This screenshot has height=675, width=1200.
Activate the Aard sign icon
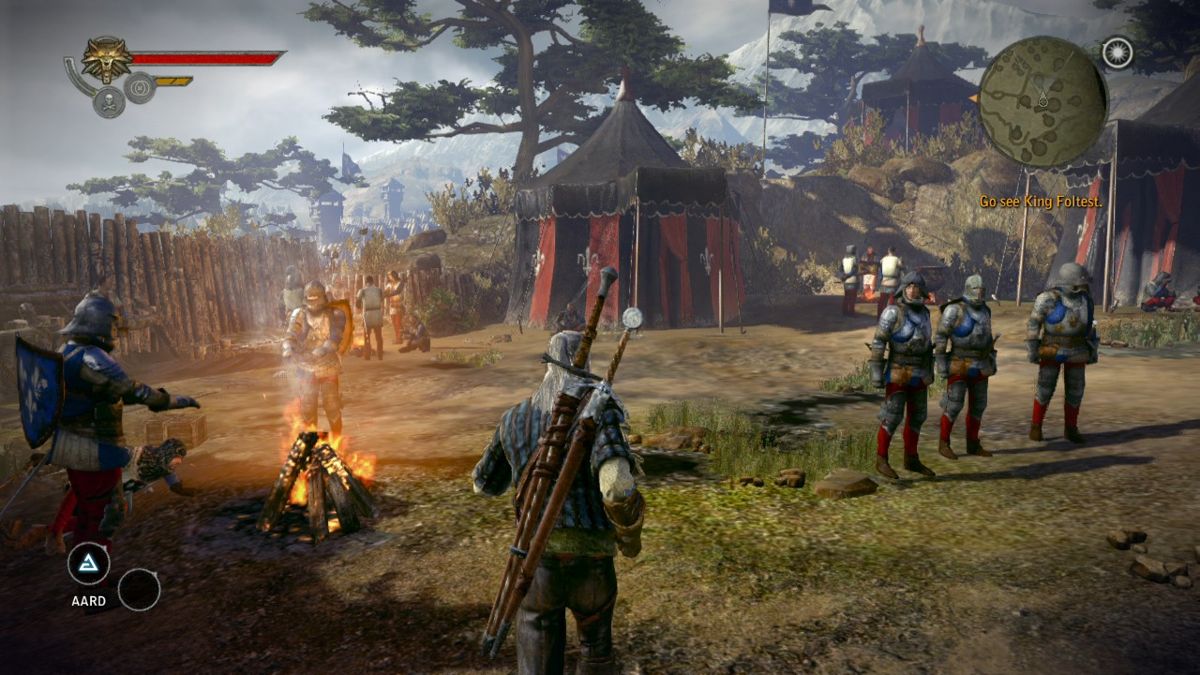[88, 565]
